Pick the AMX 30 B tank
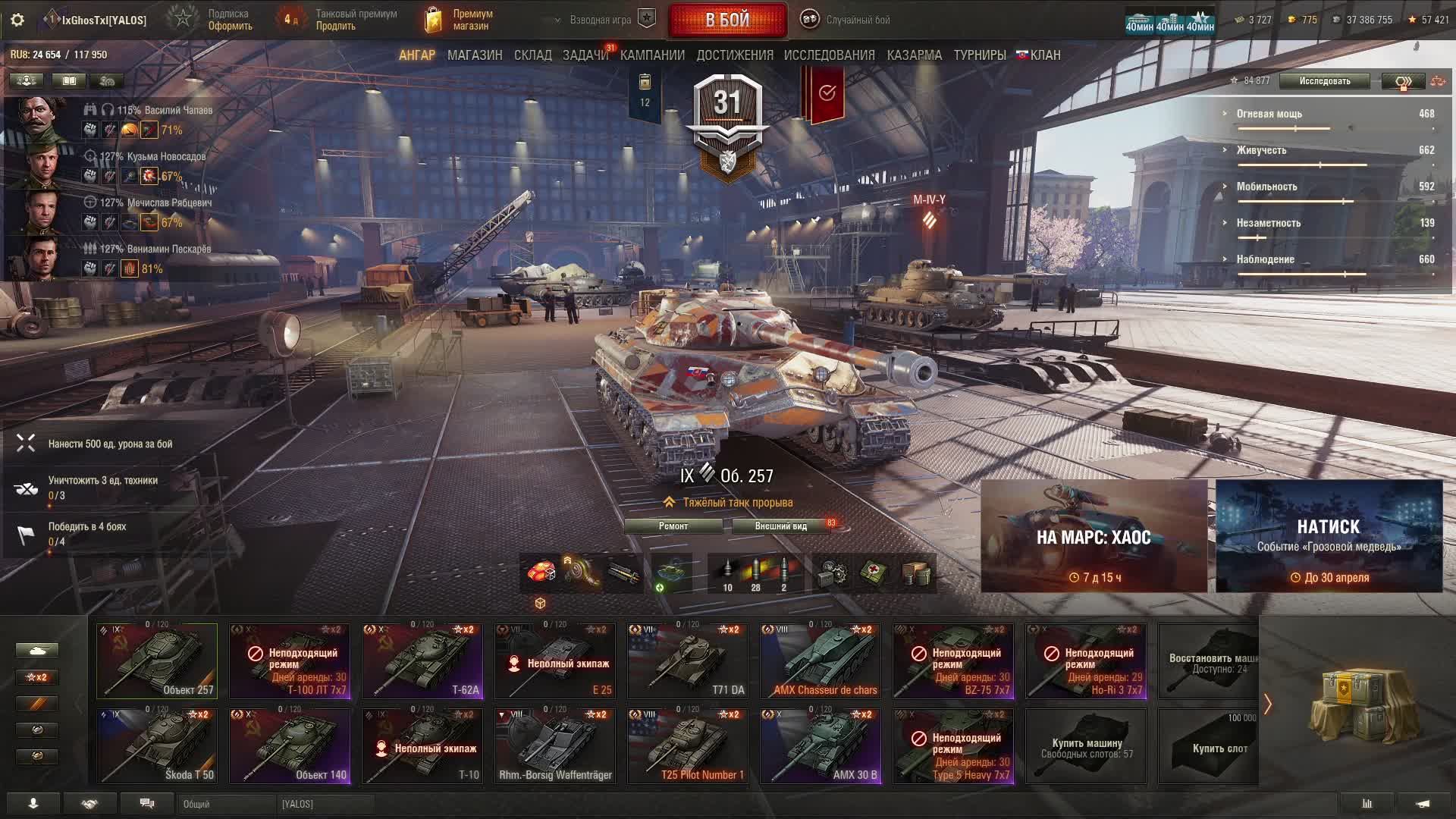The image size is (1456, 819). coord(821,746)
